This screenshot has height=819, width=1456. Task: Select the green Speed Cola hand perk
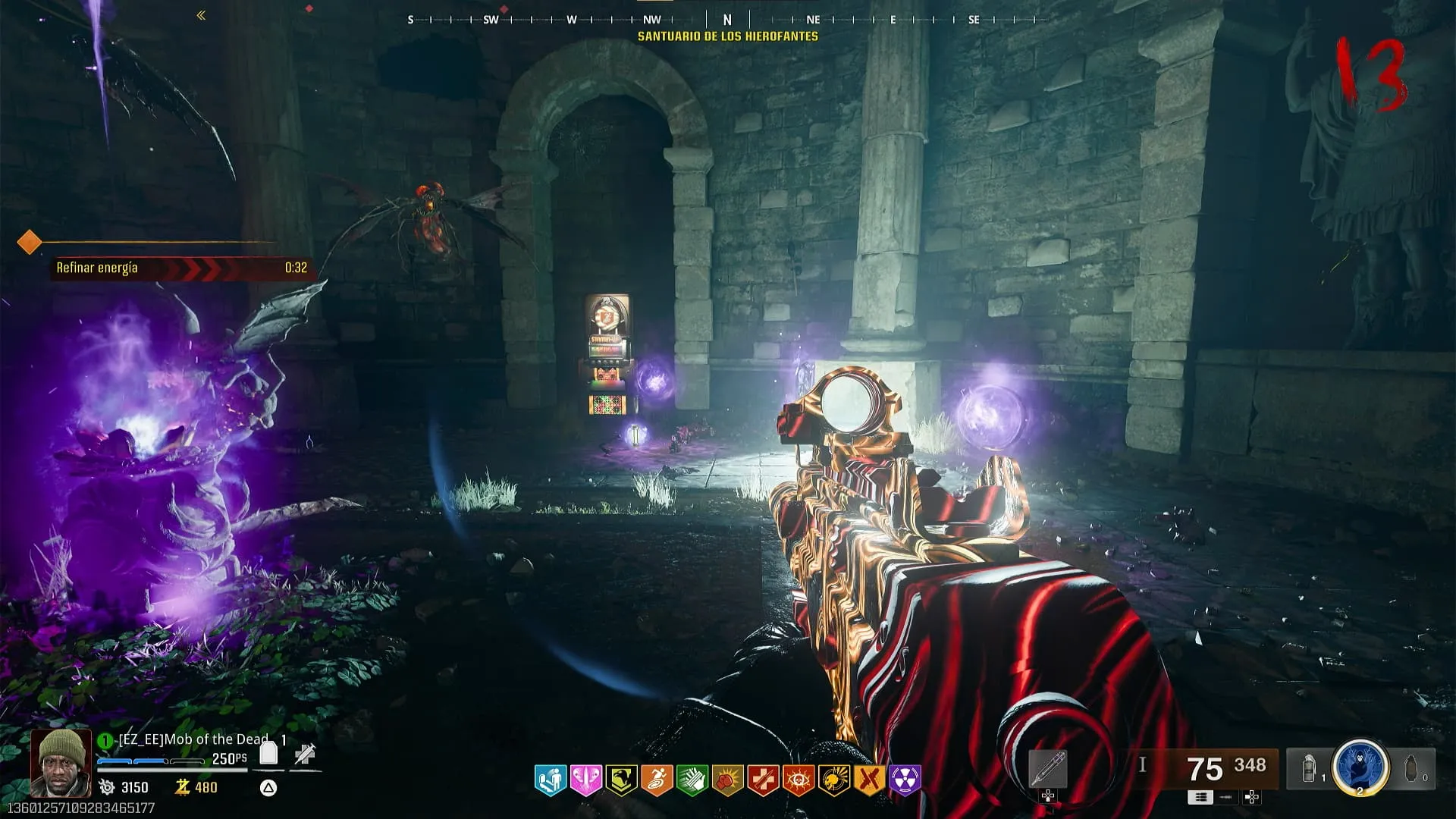tap(692, 779)
